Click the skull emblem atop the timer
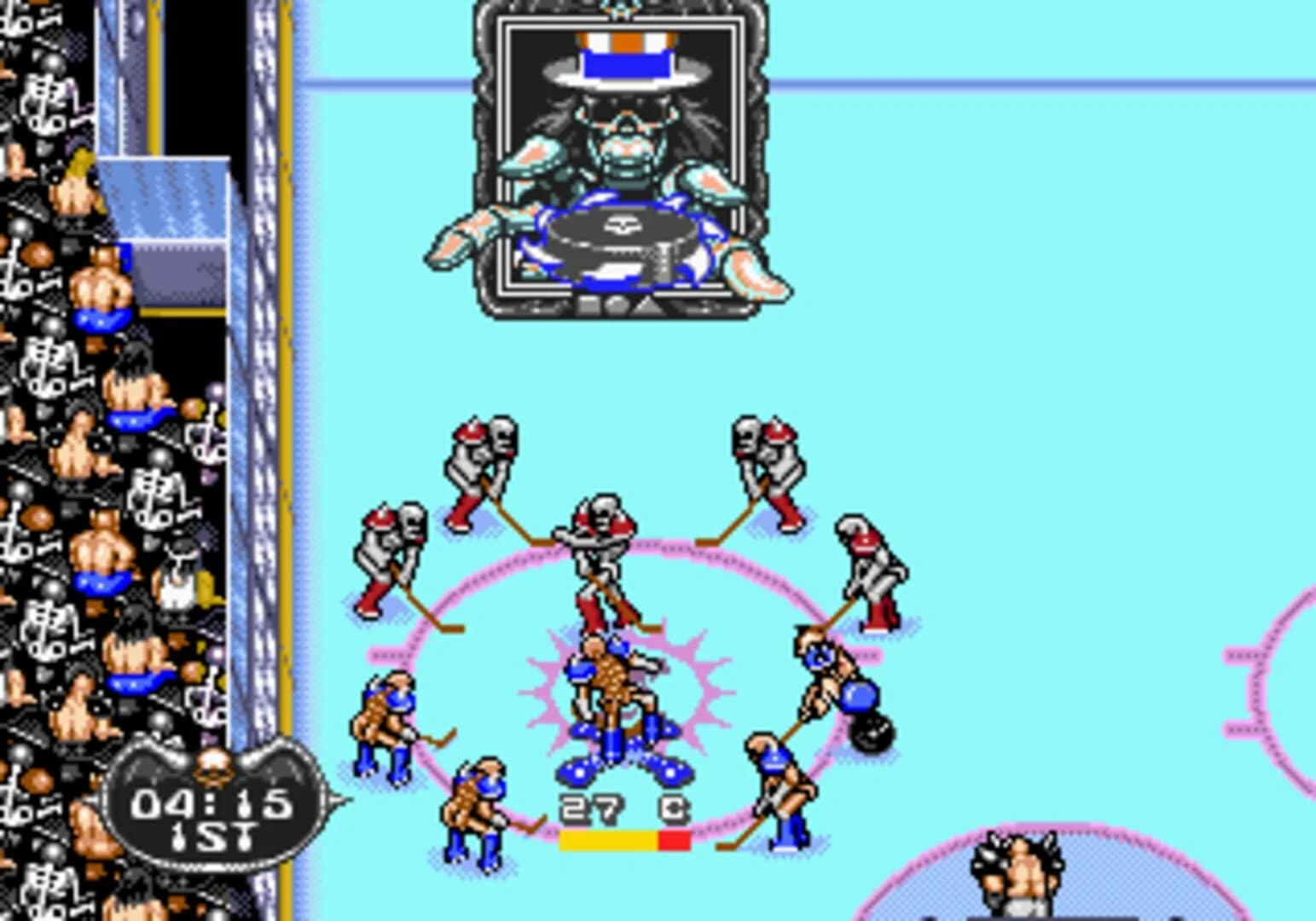1316x921 pixels. [215, 766]
